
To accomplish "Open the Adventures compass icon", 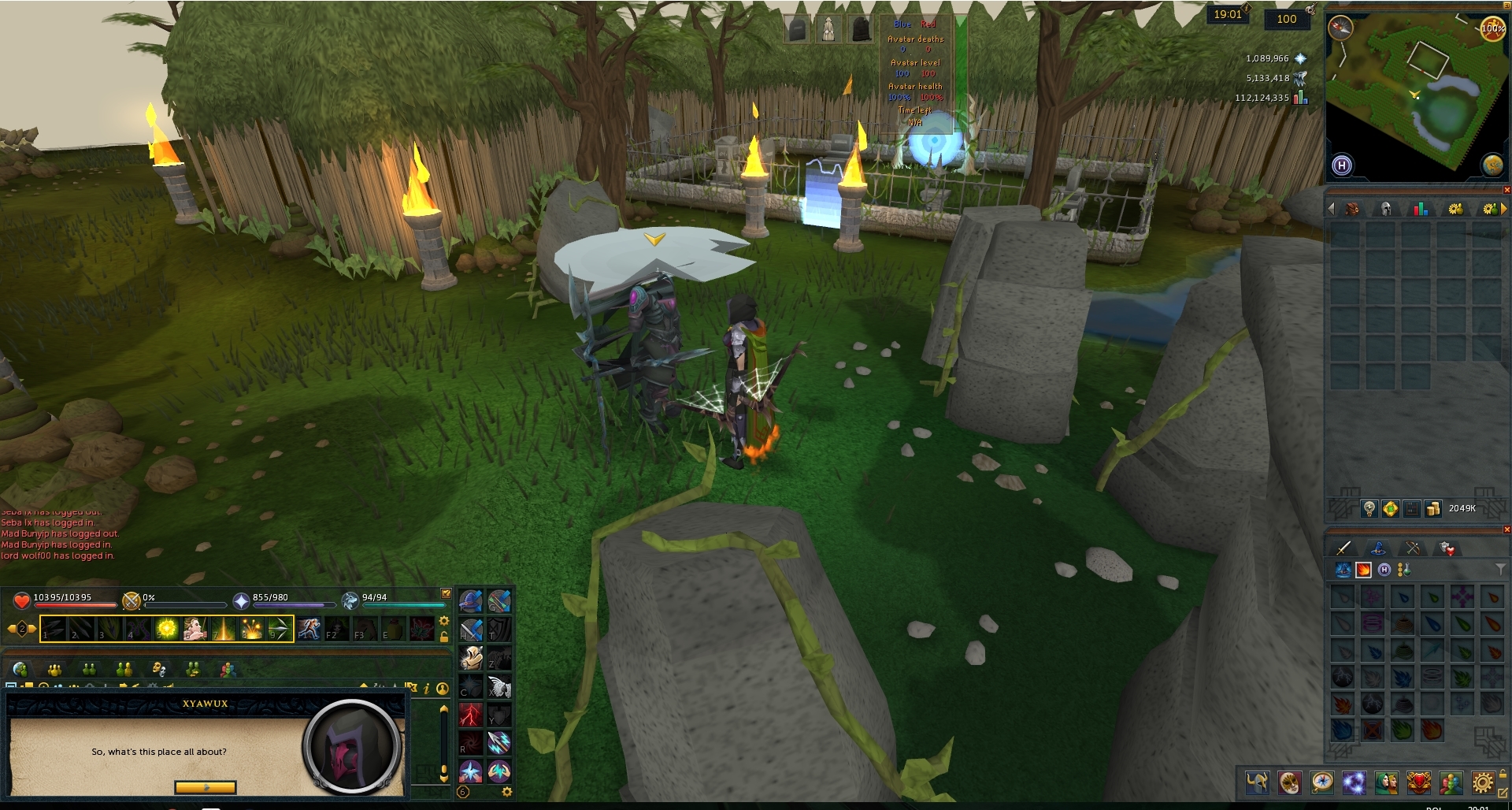I will 1321,783.
